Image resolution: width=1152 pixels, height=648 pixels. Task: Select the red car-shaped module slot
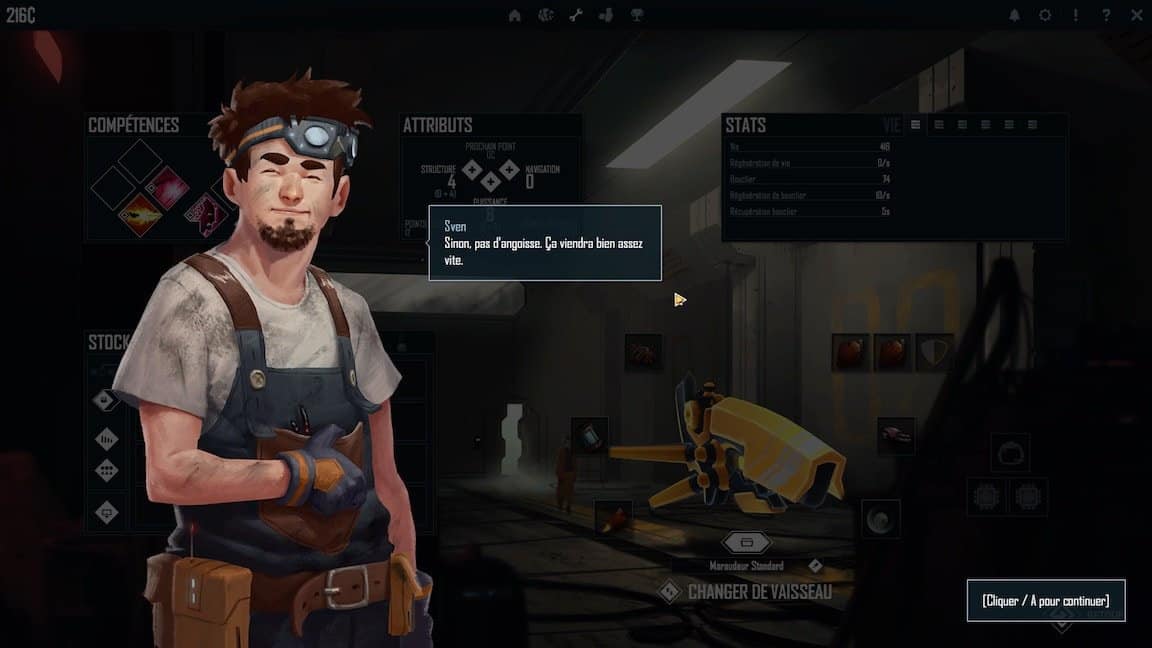point(895,435)
